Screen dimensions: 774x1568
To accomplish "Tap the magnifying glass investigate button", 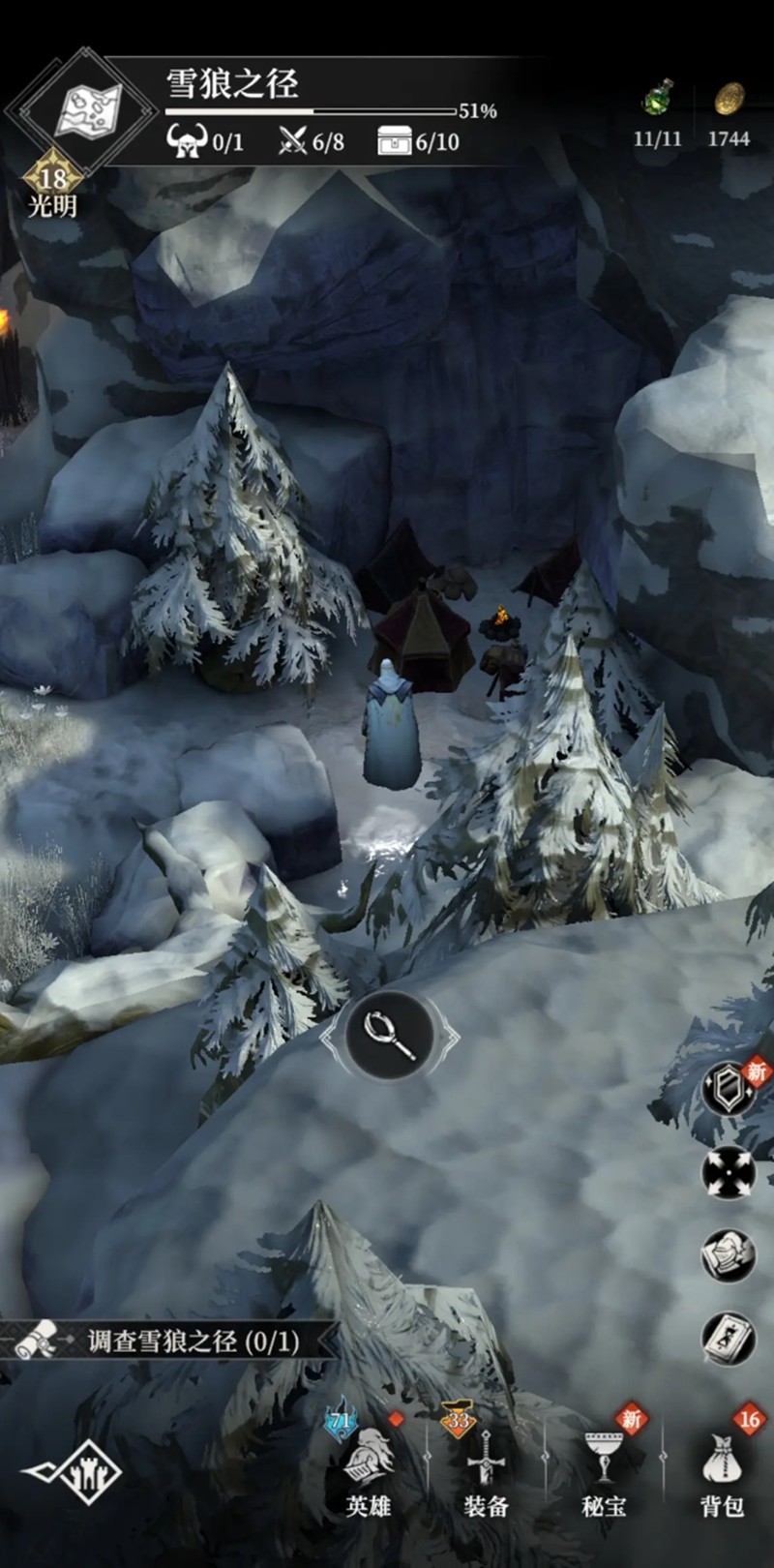I will coord(390,1036).
